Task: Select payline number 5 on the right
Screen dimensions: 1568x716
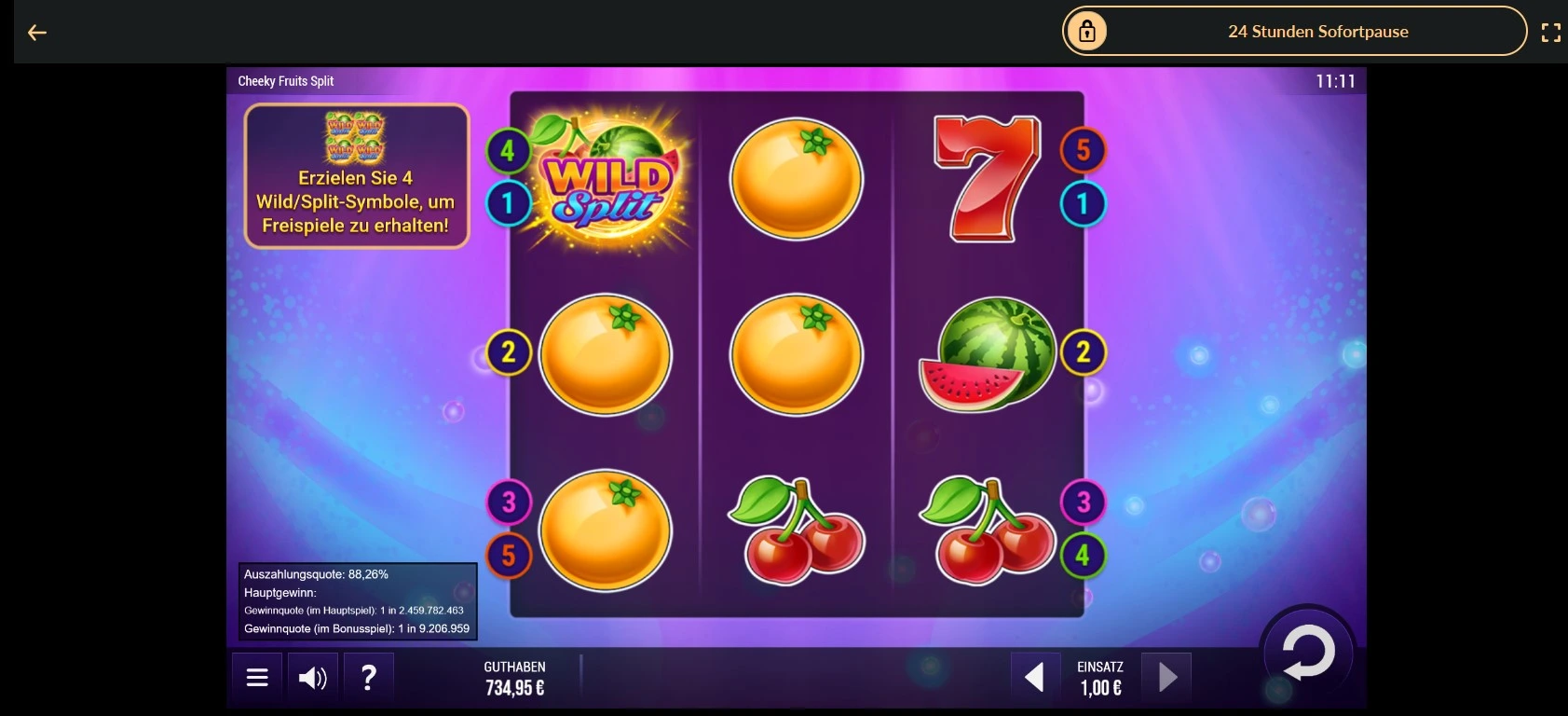Action: (1083, 147)
